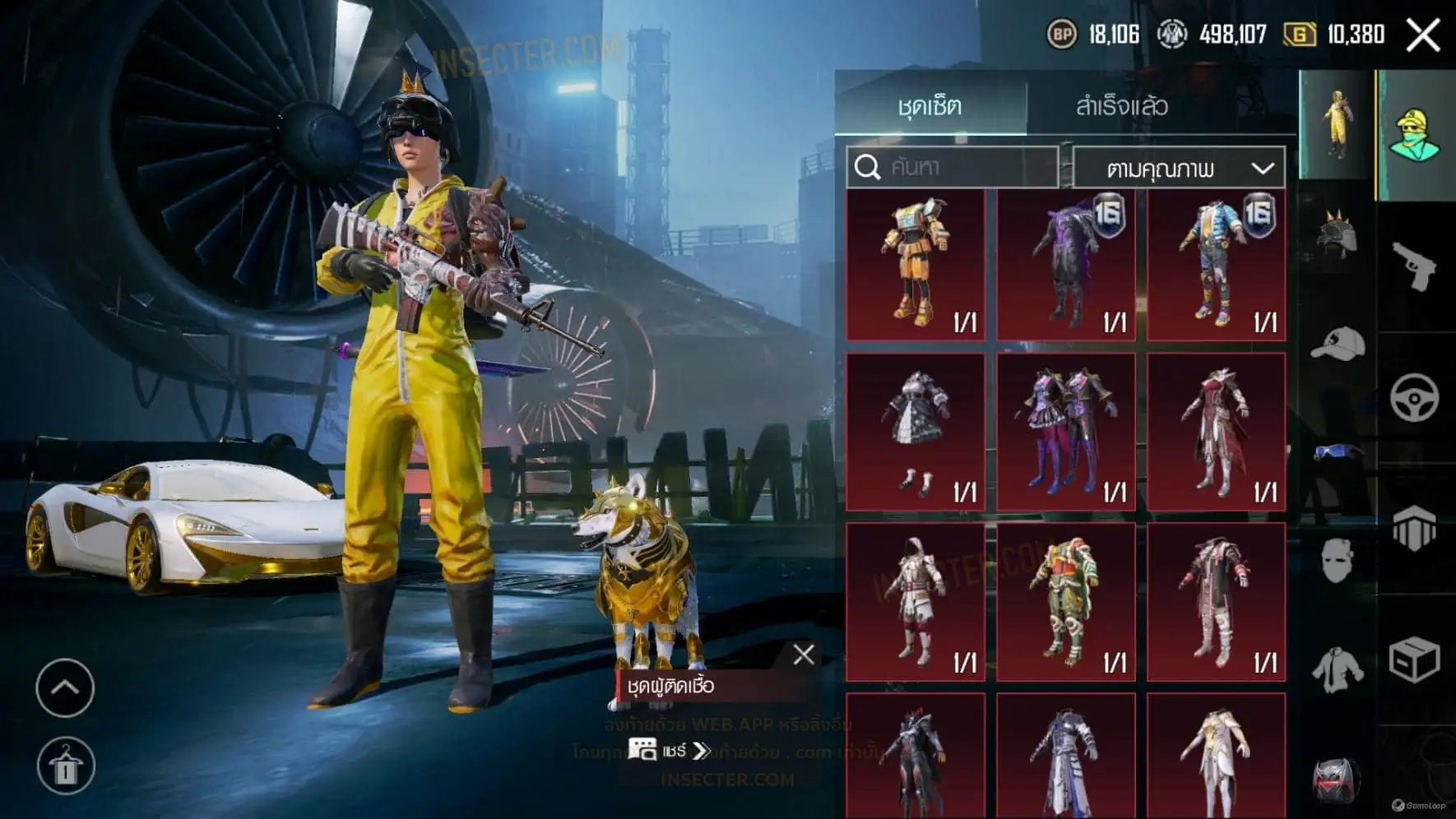This screenshot has height=819, width=1456.
Task: Open the ตามคุณภาพ sort dropdown
Action: pos(1179,169)
